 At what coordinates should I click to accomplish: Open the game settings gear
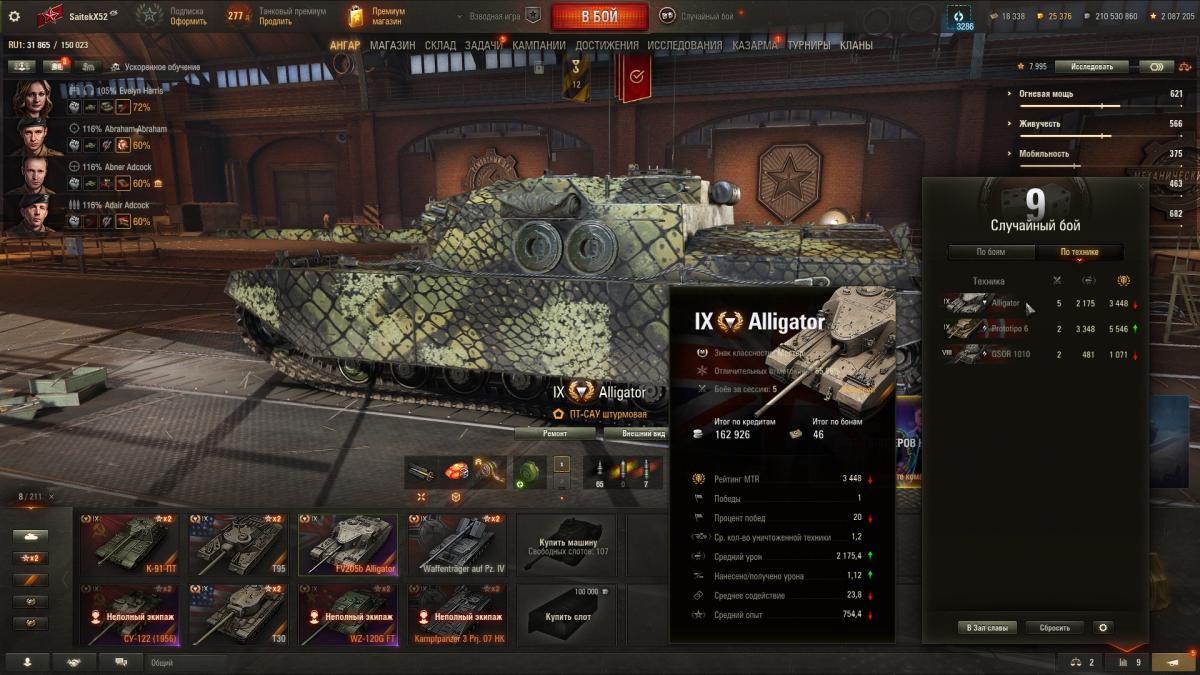(14, 16)
